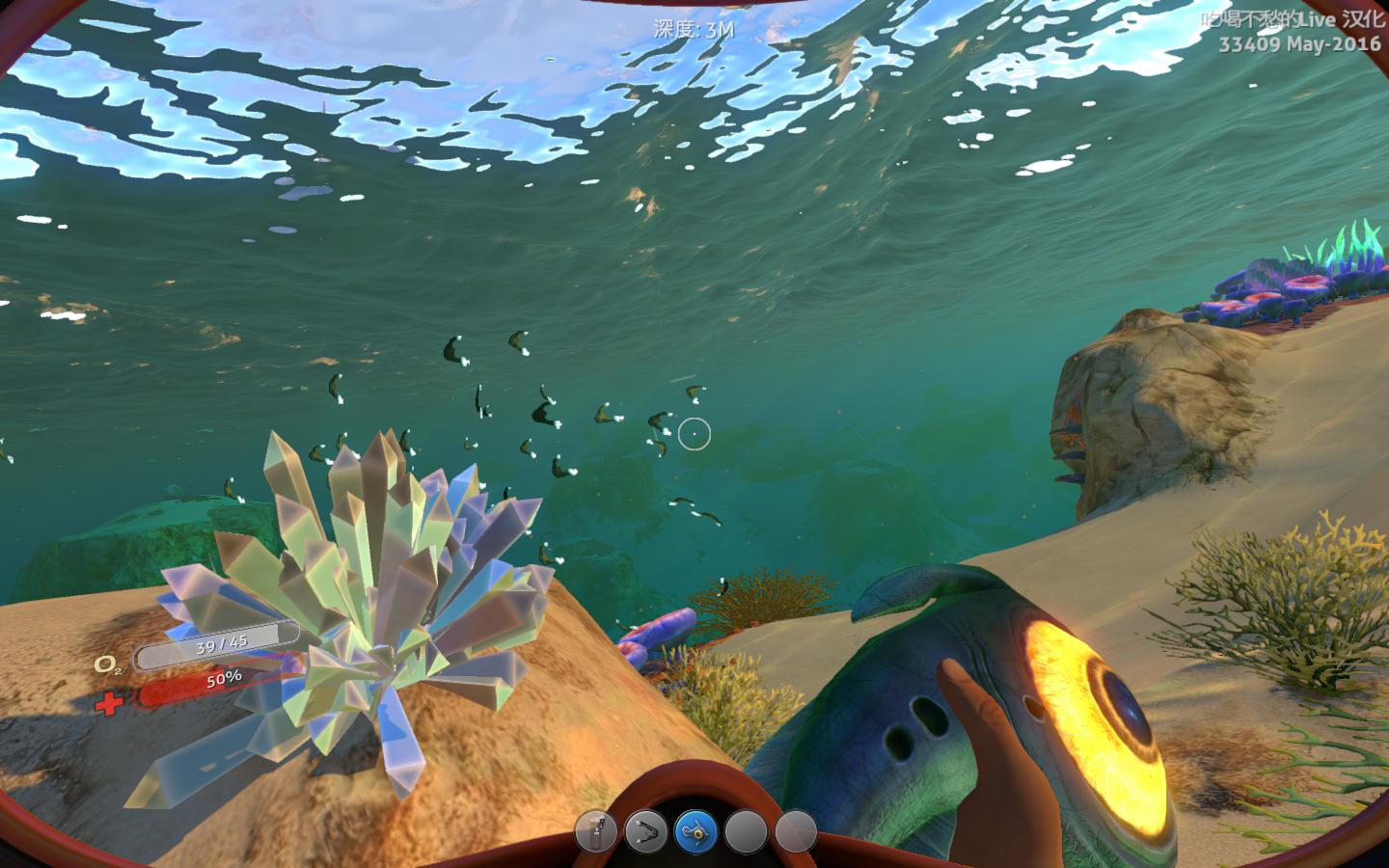Click the red health cross icon
The image size is (1389, 868).
tap(109, 705)
